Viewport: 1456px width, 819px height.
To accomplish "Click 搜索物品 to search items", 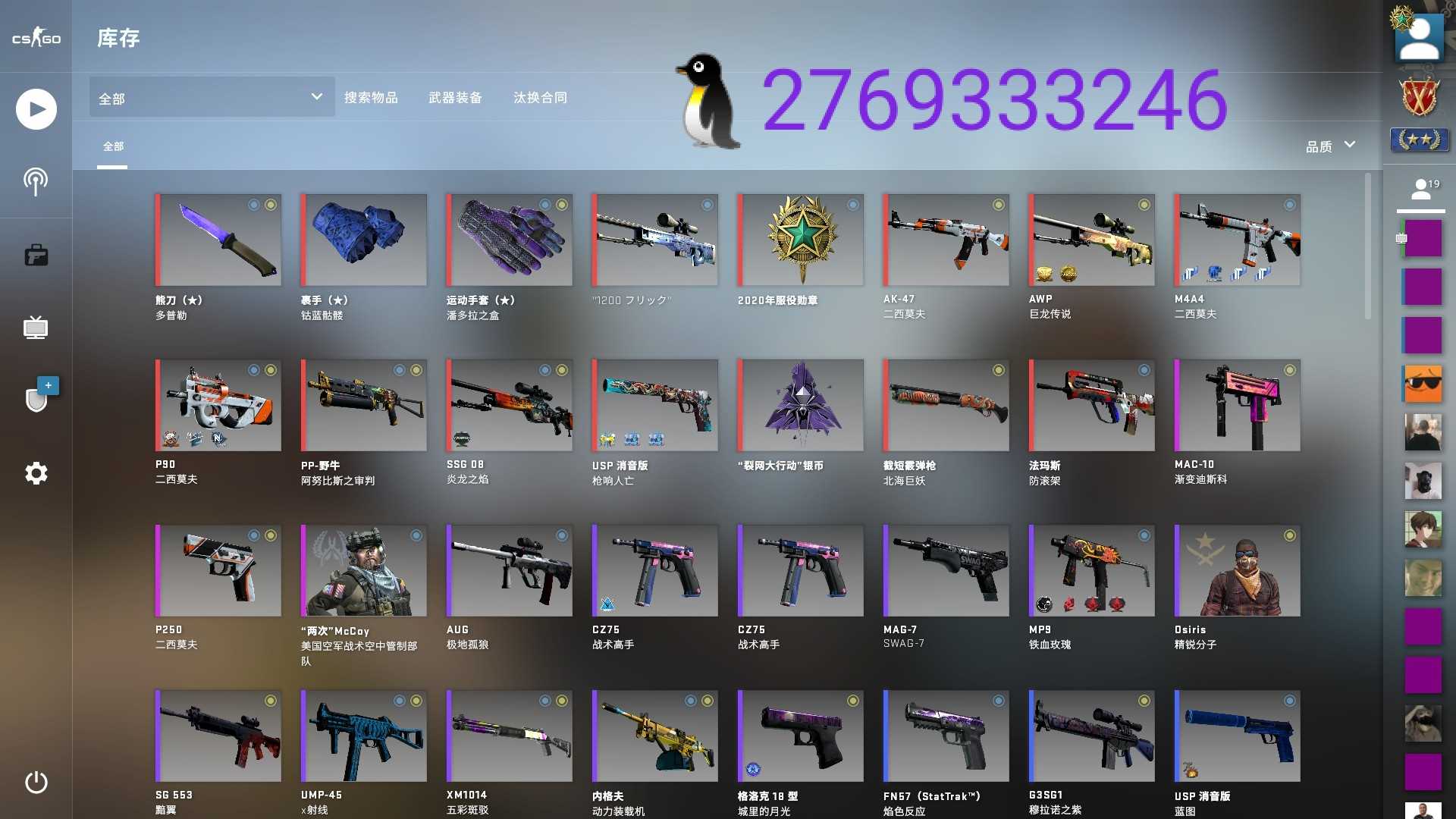I will pyautogui.click(x=372, y=97).
